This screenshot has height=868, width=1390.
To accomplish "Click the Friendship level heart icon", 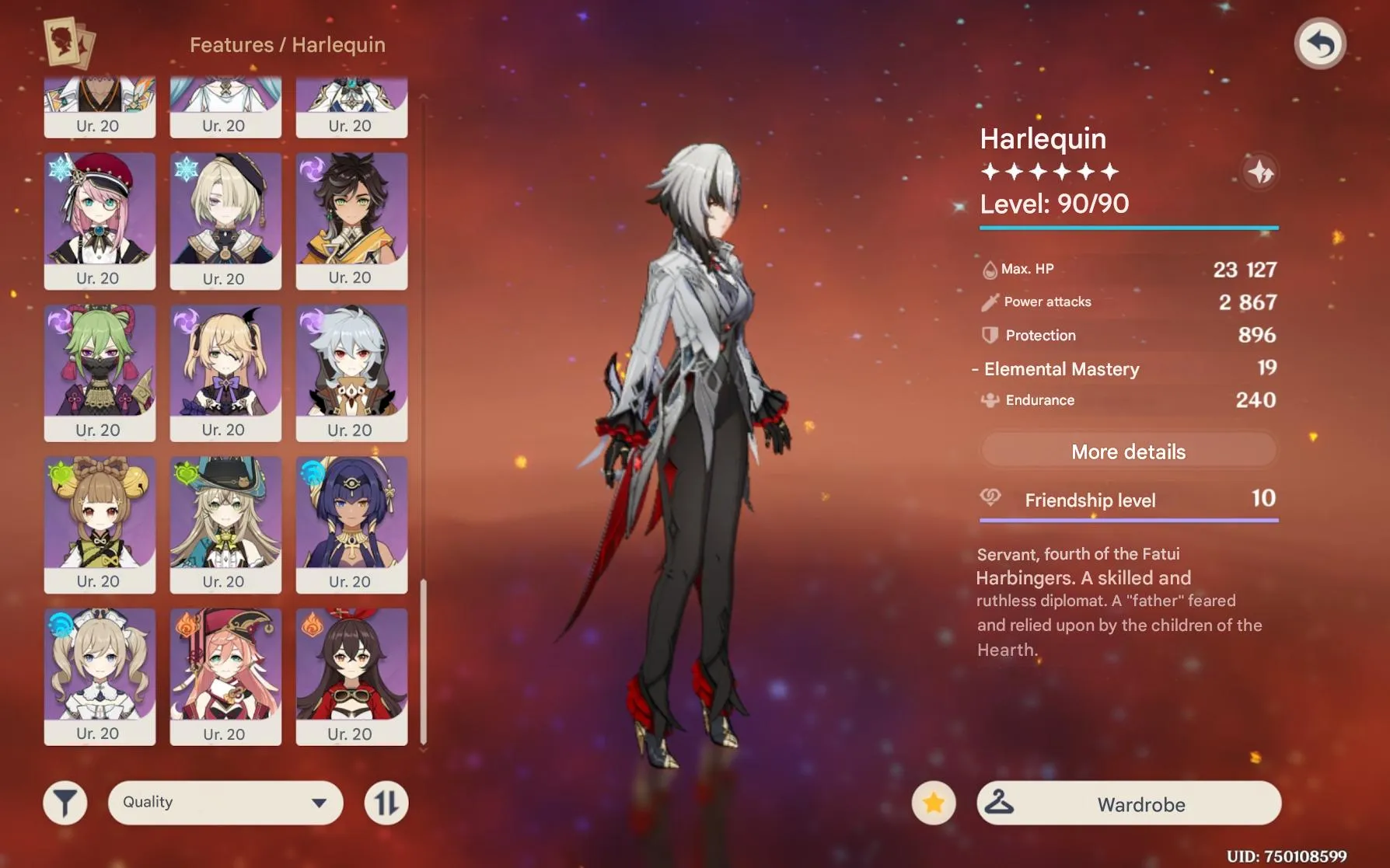I will tap(990, 497).
